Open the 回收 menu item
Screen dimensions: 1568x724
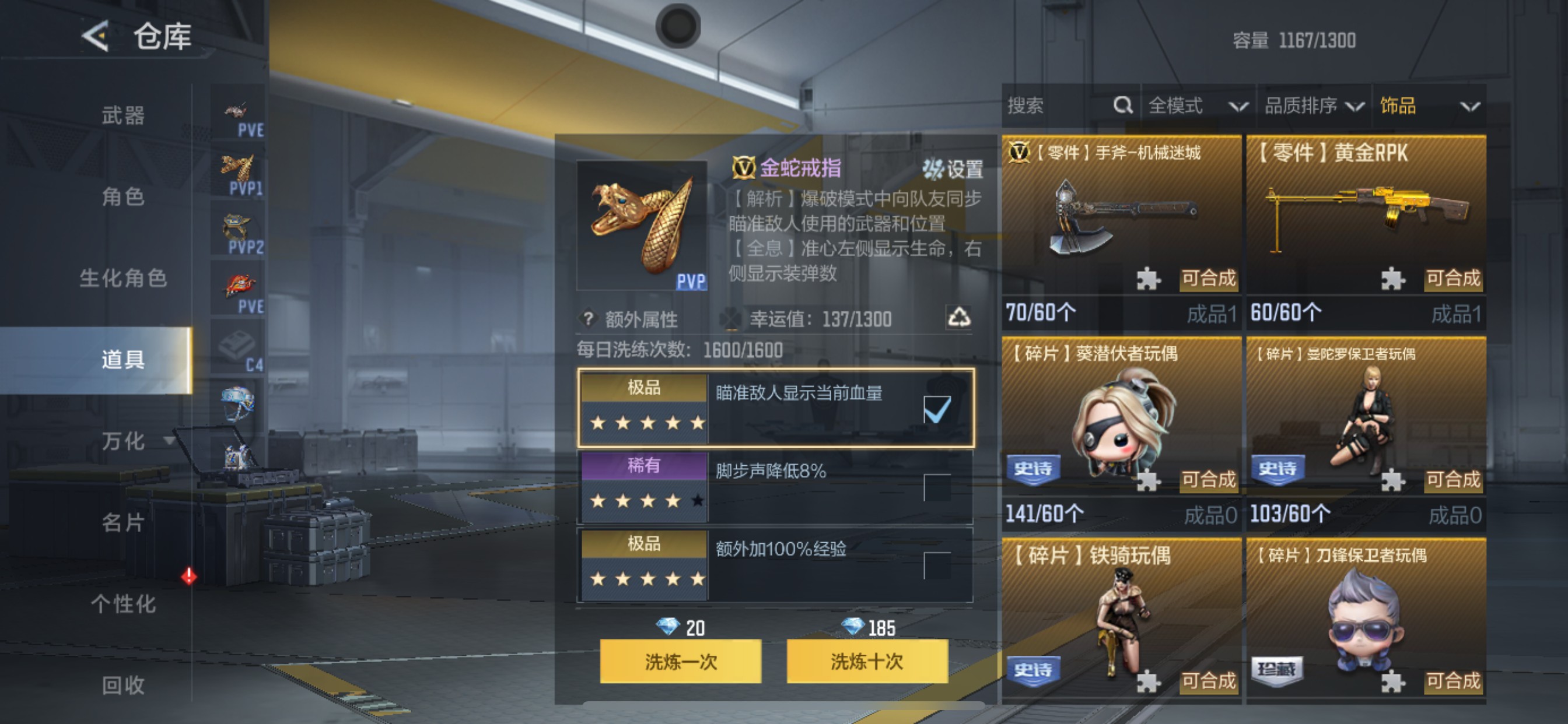click(x=123, y=686)
